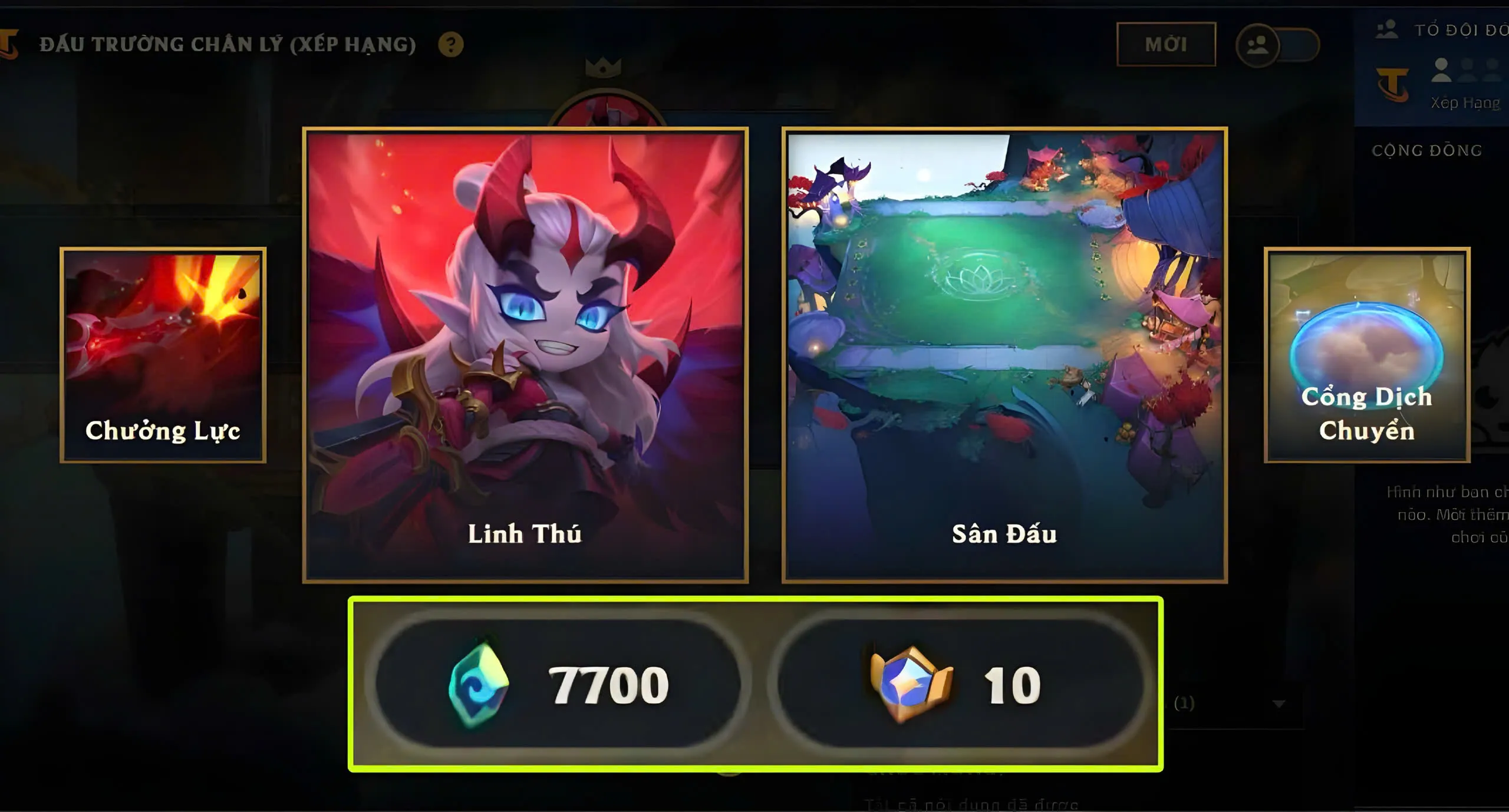Turn on the open-lobby toggle switch in the top bar

point(1297,45)
